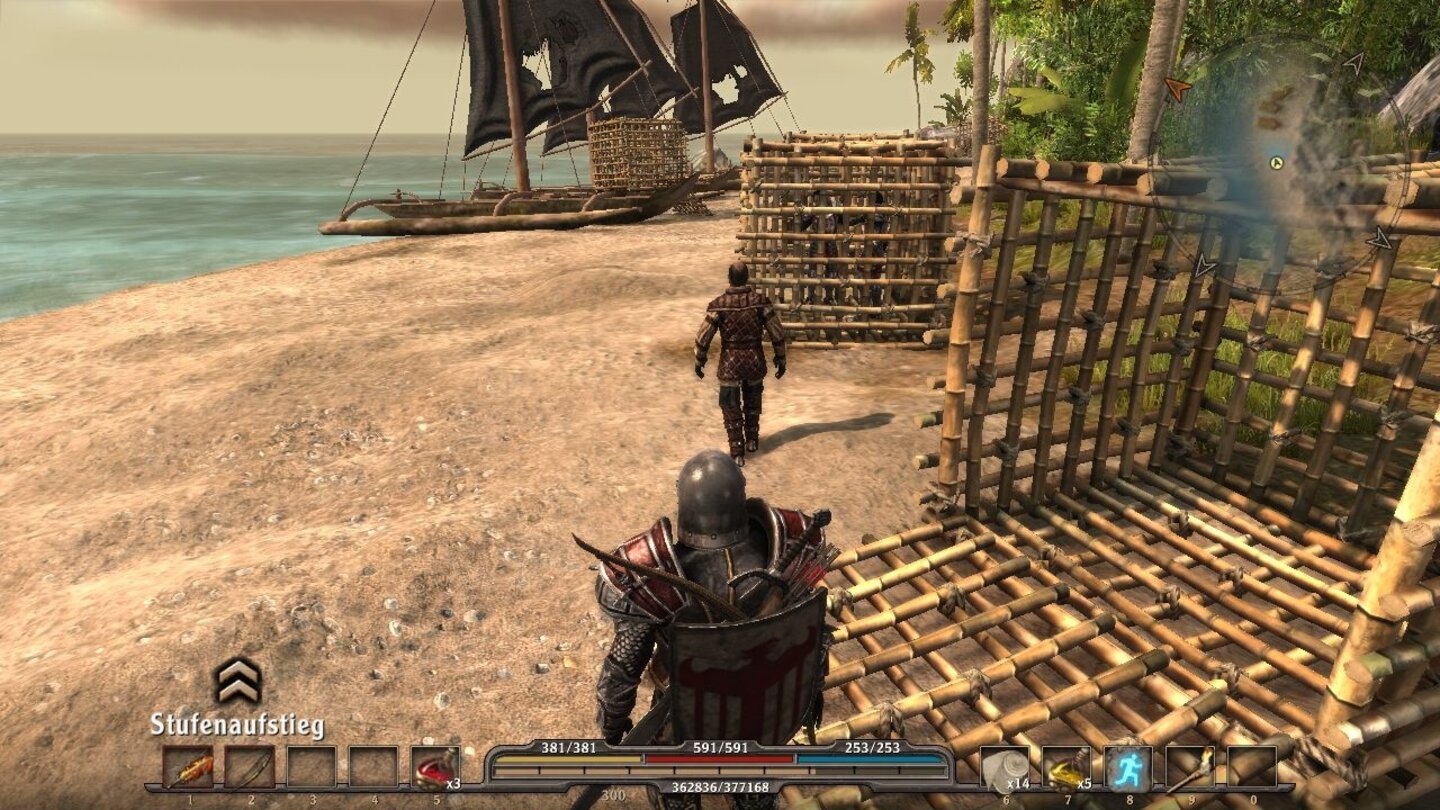Use the red health potion
1440x810 pixels.
pyautogui.click(x=436, y=769)
